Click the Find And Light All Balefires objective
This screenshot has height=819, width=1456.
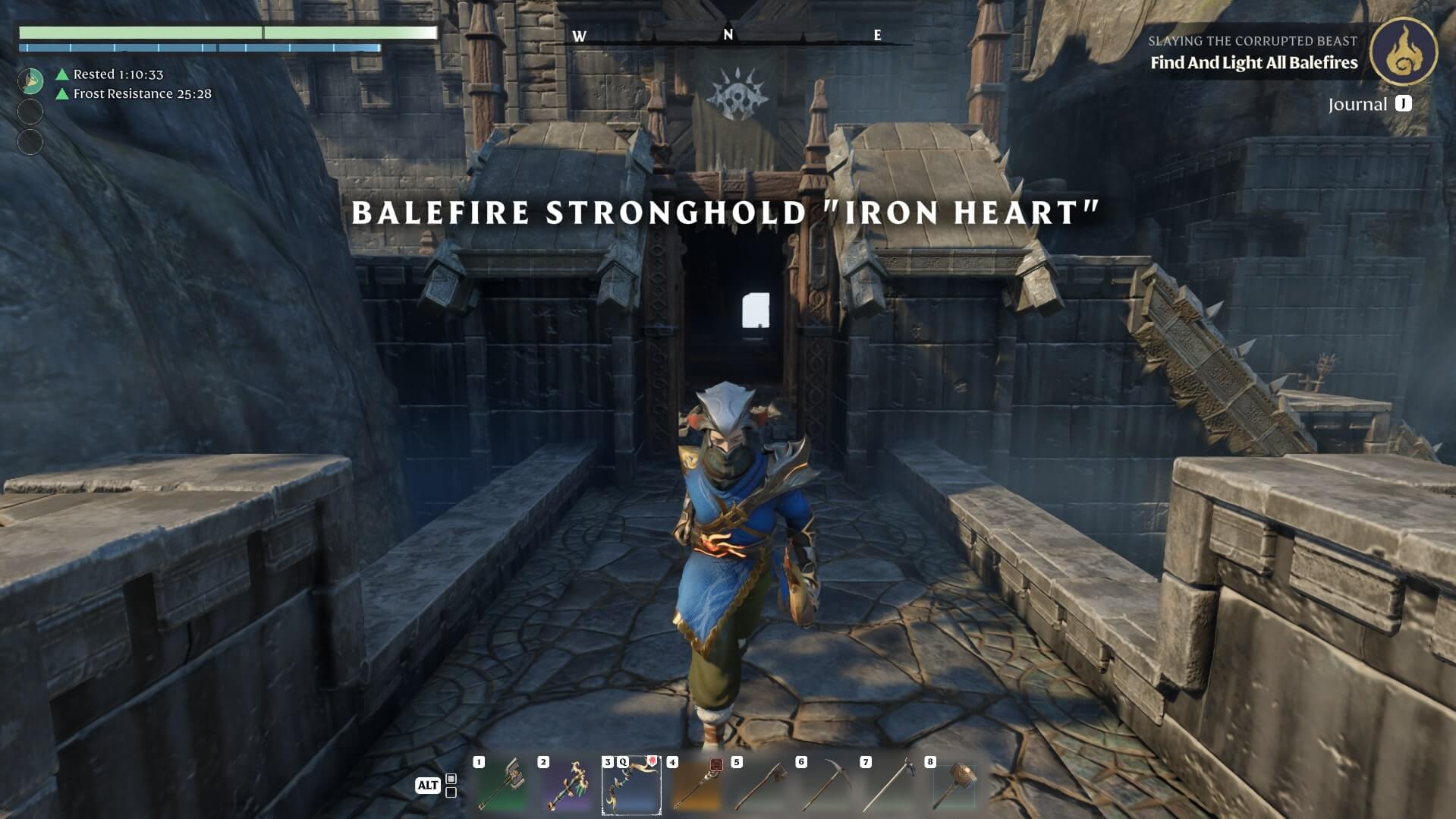1253,63
